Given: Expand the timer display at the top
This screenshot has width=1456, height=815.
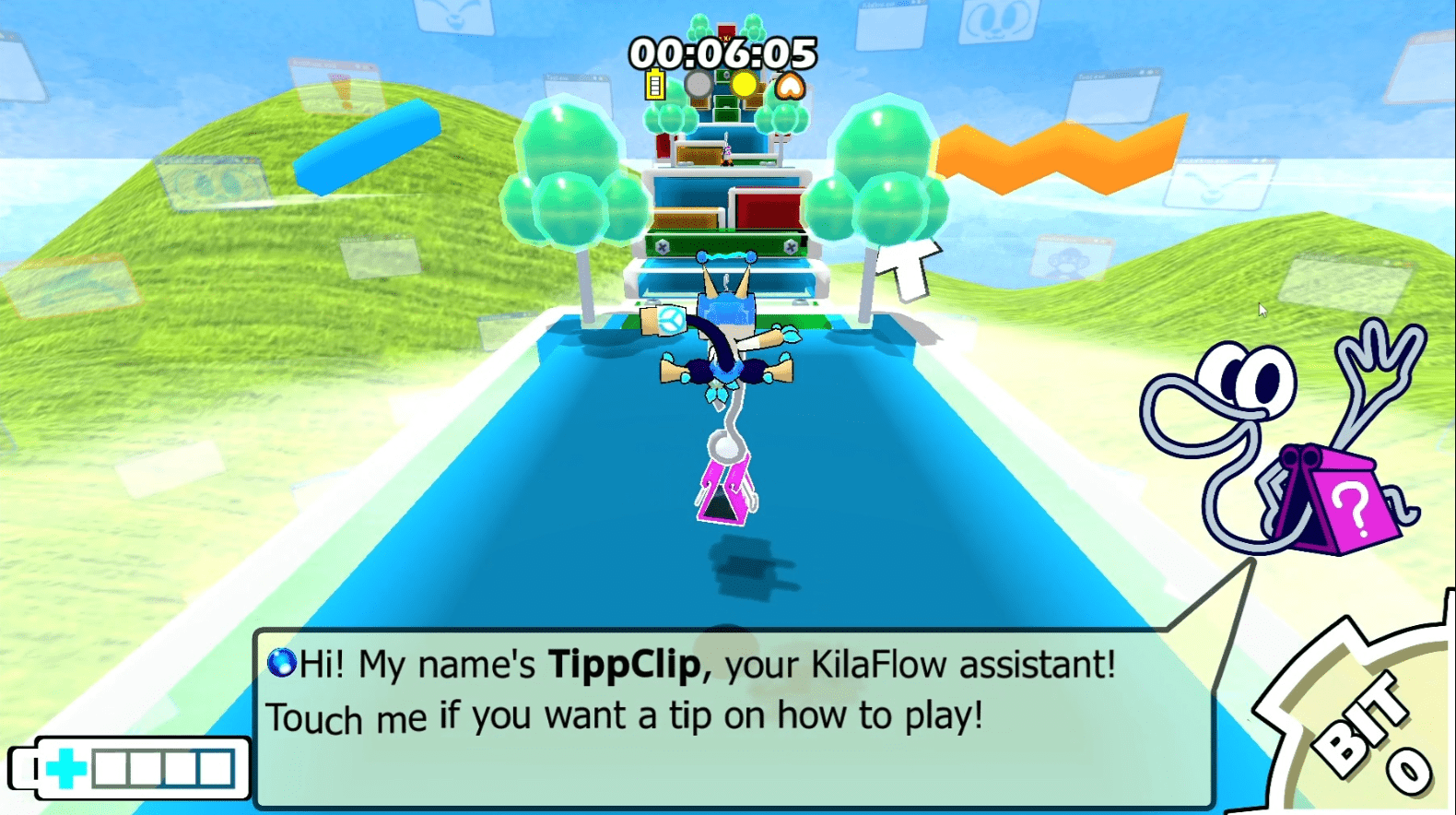Looking at the screenshot, I should (x=726, y=53).
